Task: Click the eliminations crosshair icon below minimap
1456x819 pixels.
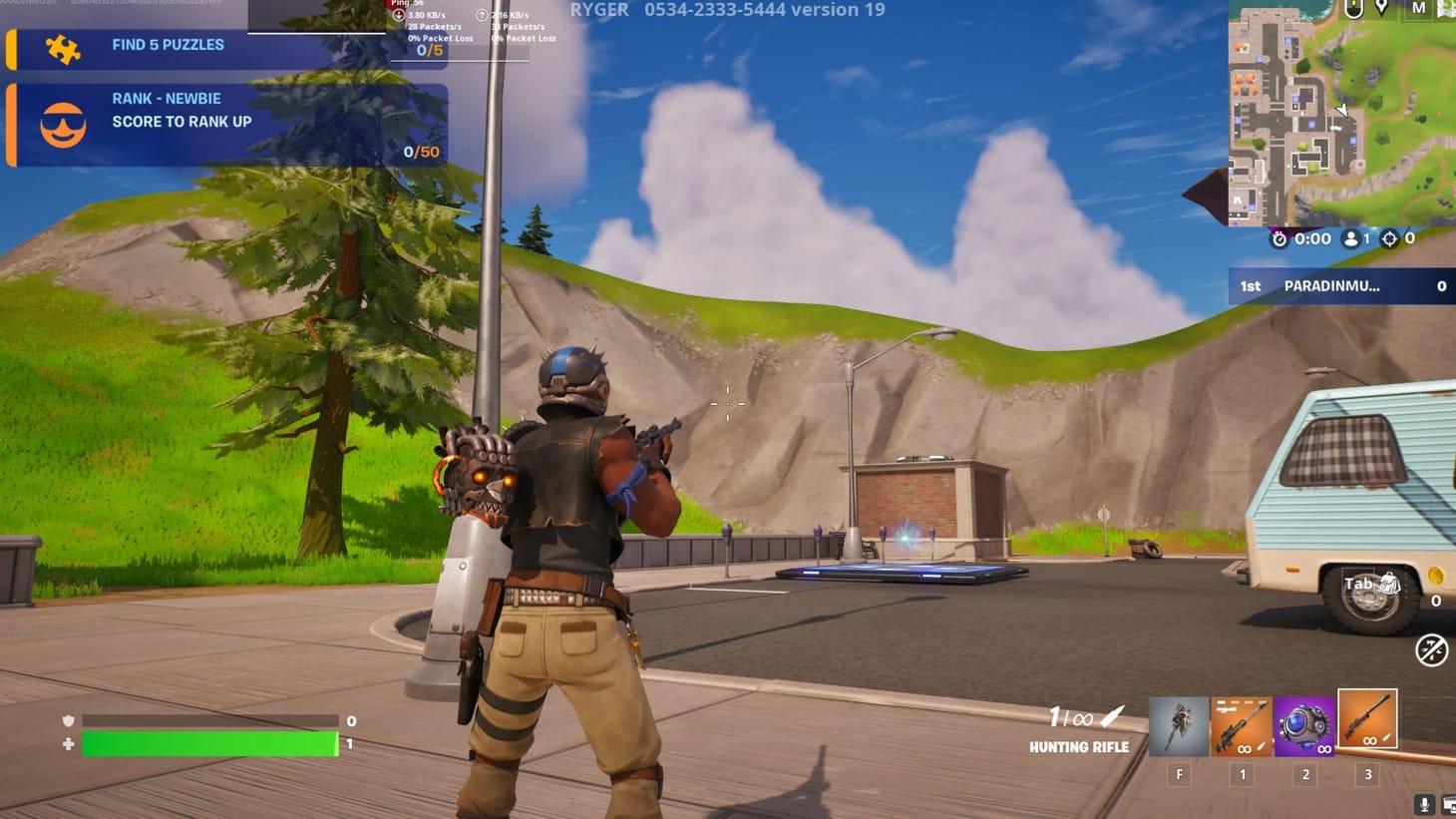Action: [1389, 238]
